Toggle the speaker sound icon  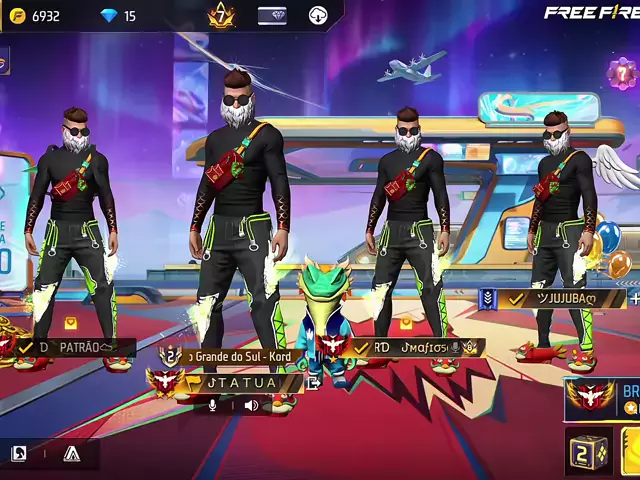[x=251, y=405]
